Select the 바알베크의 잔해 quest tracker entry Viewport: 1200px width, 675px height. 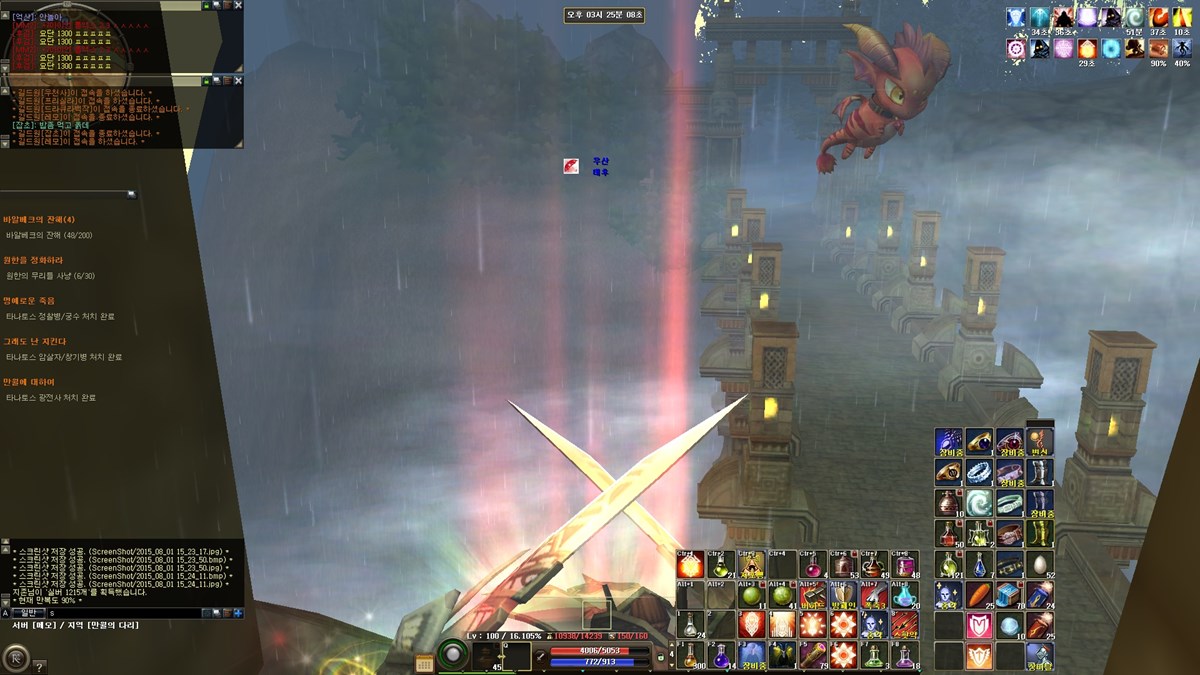click(x=39, y=219)
